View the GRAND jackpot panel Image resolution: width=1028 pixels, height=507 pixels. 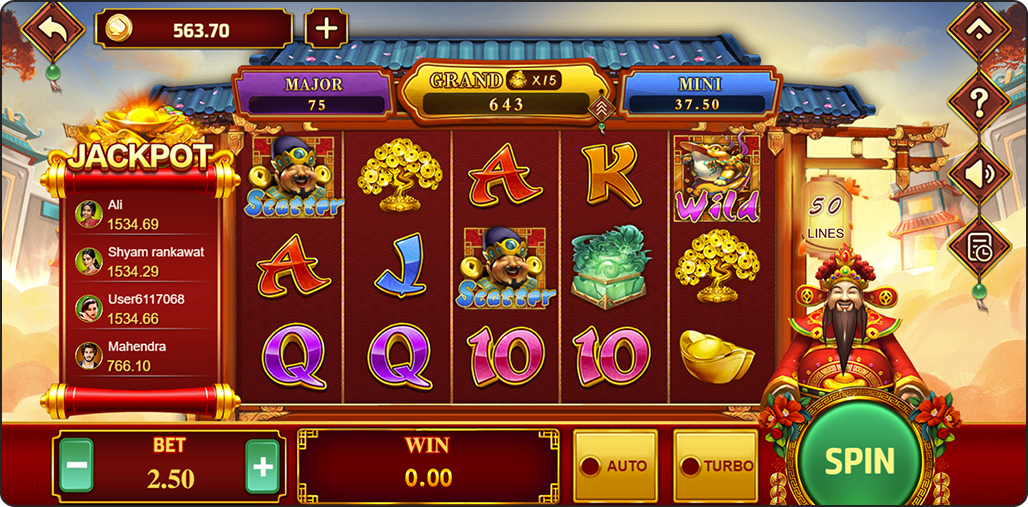506,91
